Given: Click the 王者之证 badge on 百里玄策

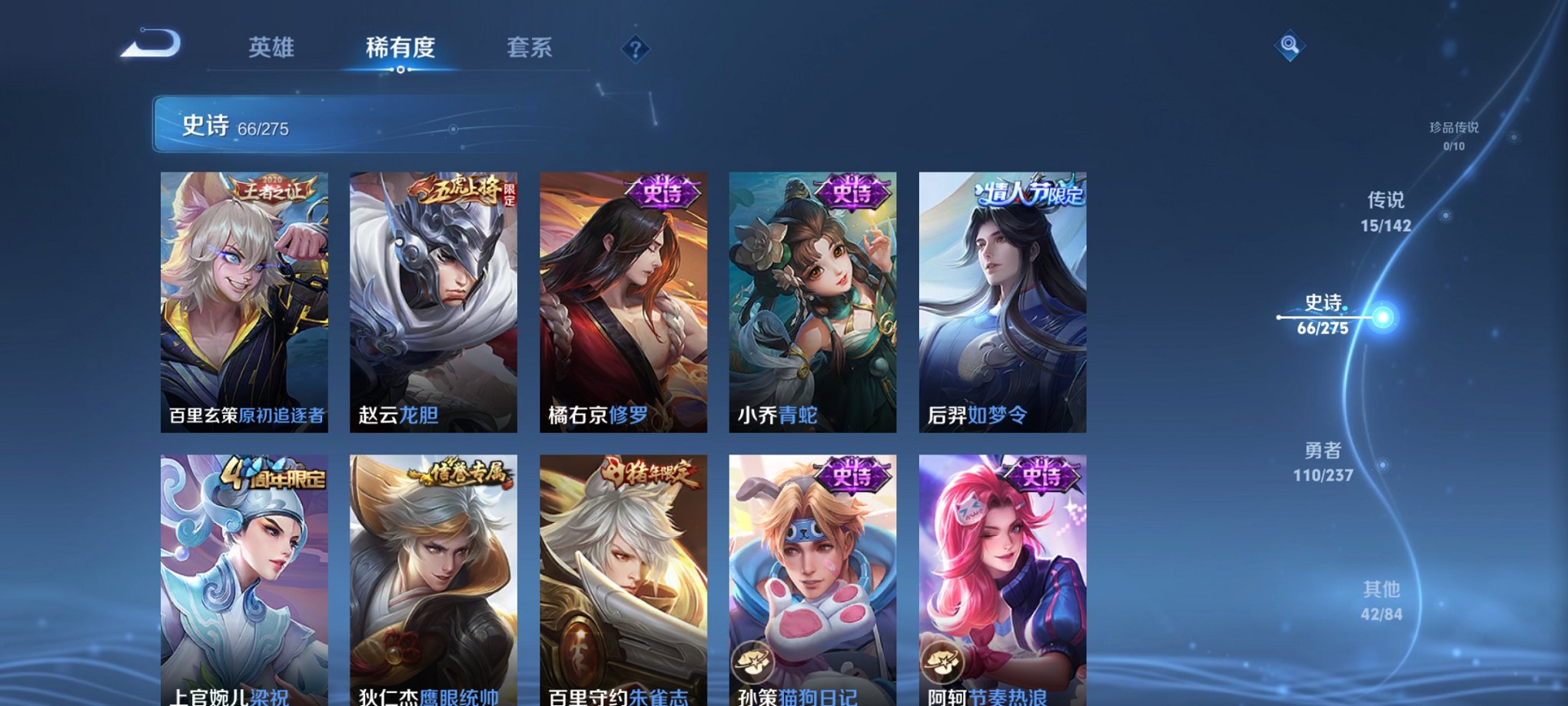Looking at the screenshot, I should coord(273,187).
